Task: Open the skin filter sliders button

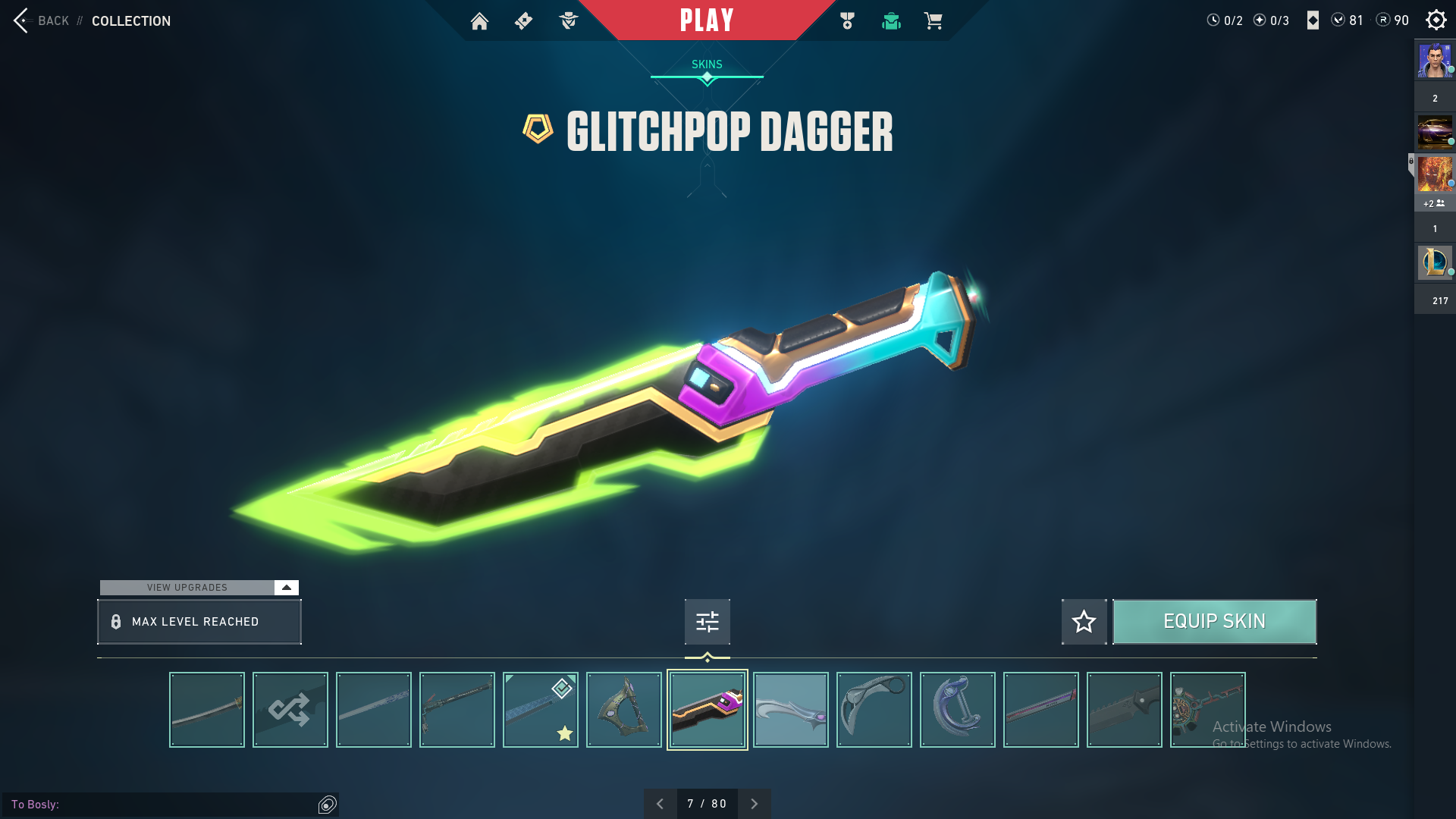Action: pyautogui.click(x=707, y=622)
